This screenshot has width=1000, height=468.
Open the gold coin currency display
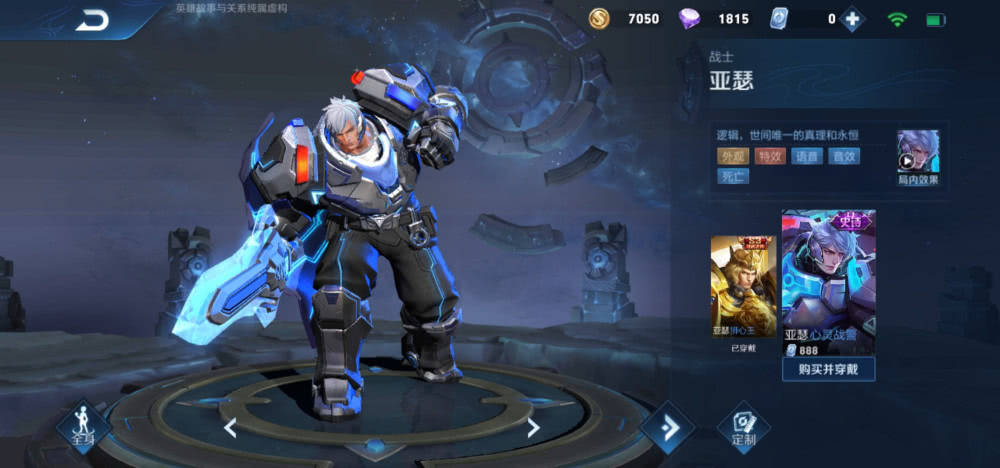(625, 19)
